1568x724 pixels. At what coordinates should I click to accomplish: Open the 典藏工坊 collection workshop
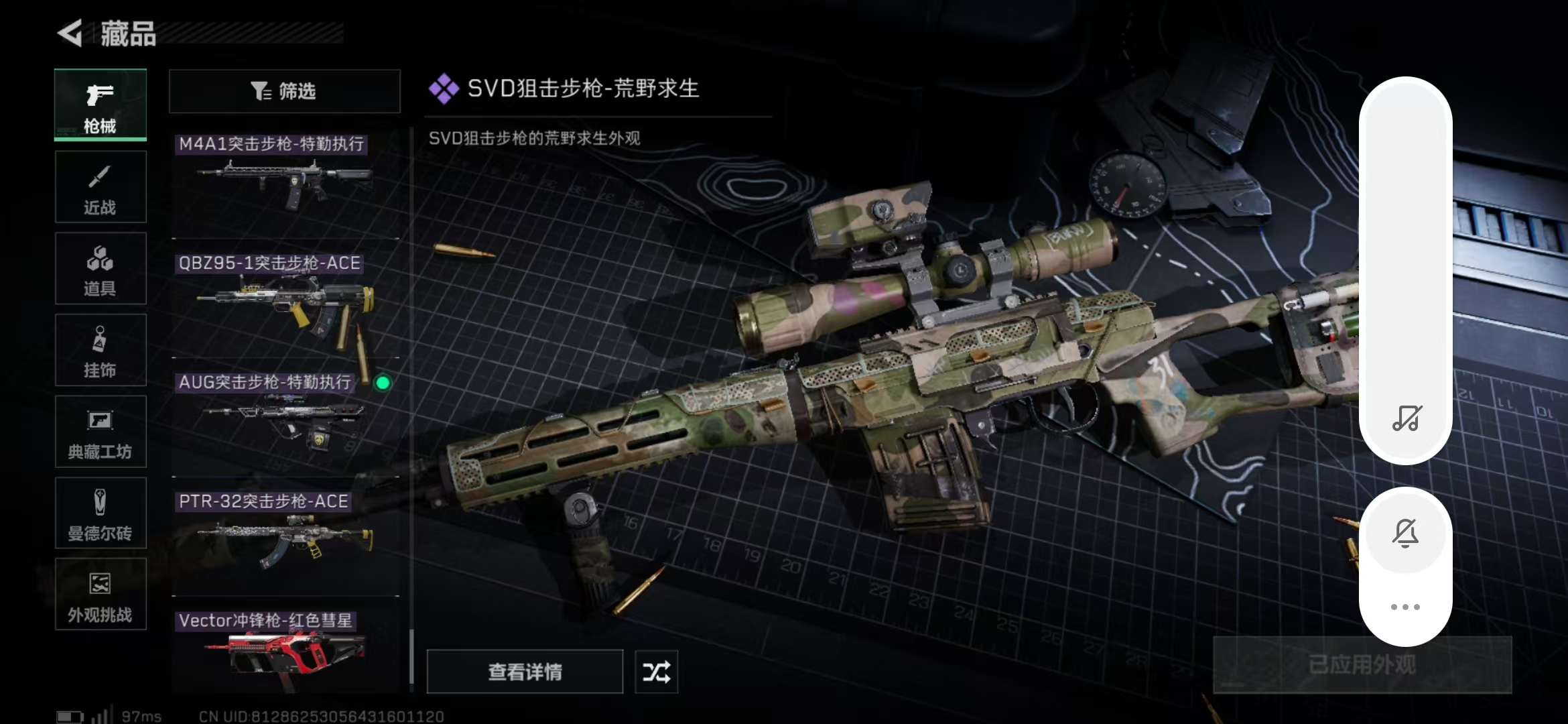click(x=101, y=432)
